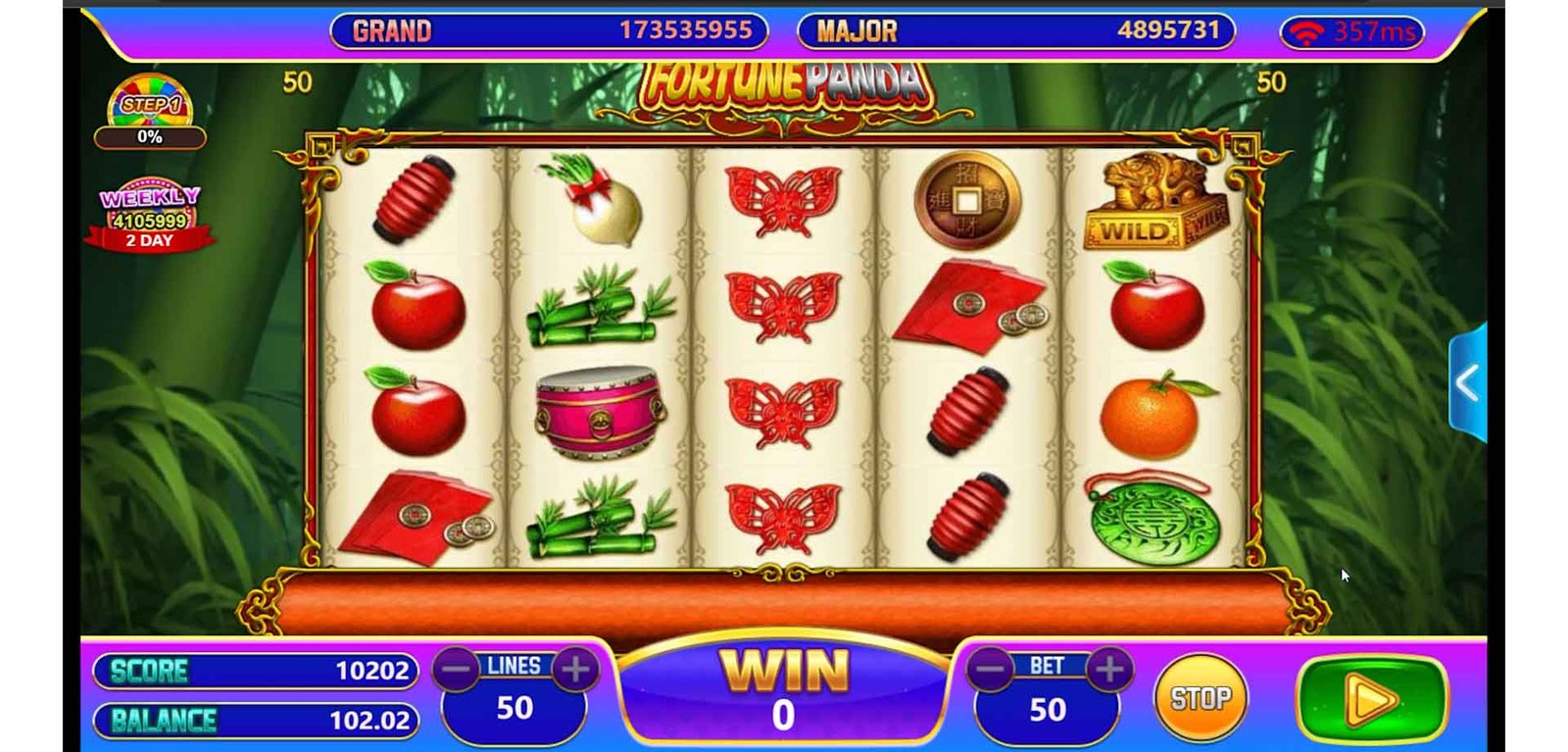Stop the reels with the STOP button
The image size is (1568, 752).
tap(1200, 698)
